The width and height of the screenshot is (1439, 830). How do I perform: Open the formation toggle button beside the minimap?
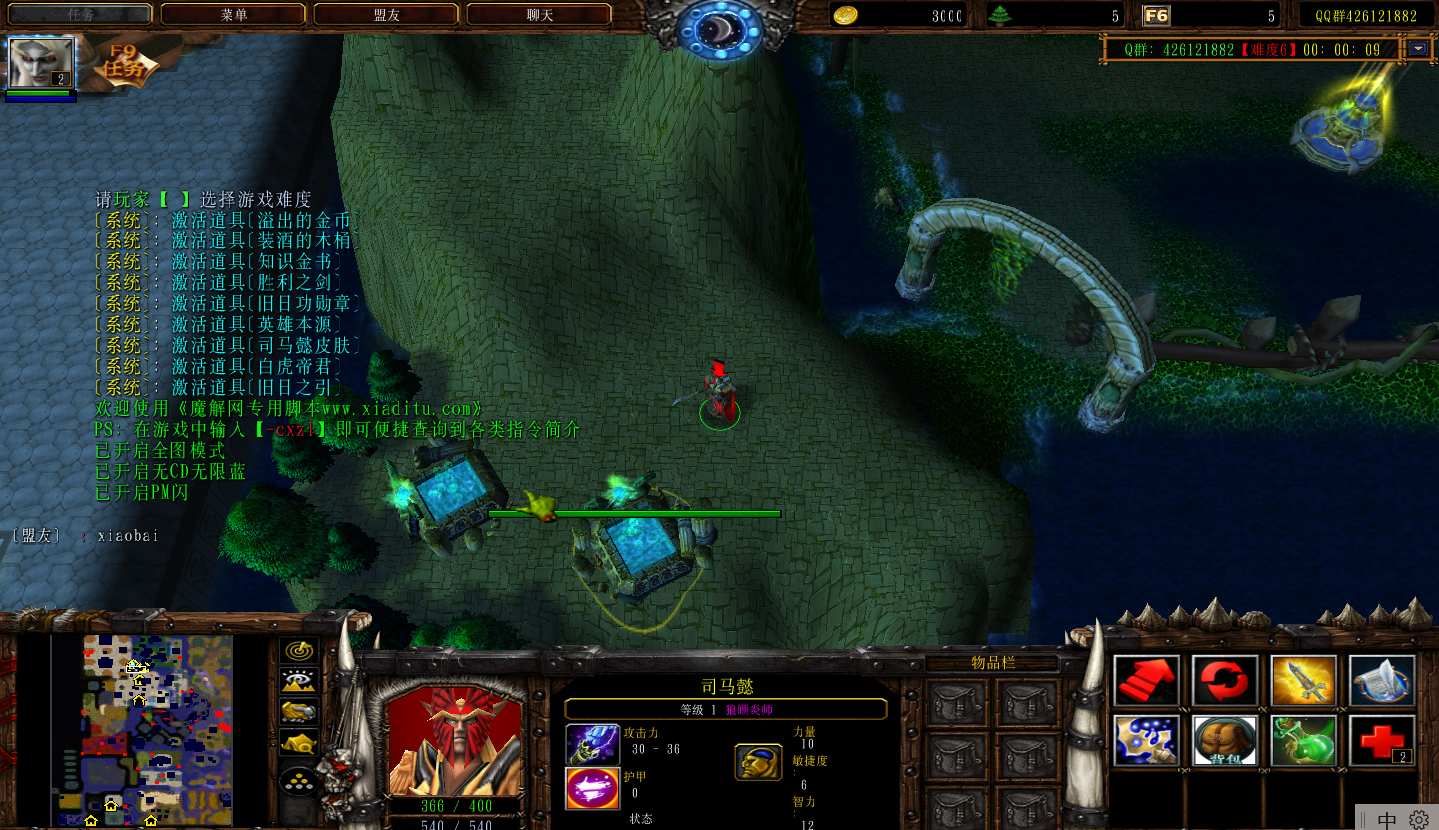(299, 779)
